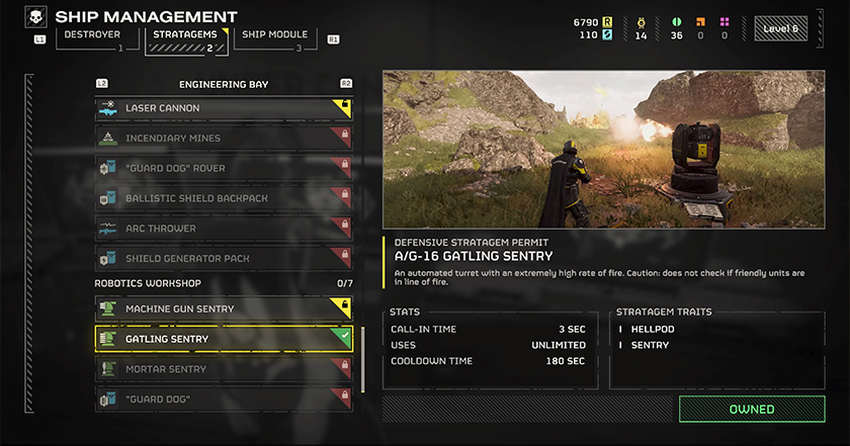The width and height of the screenshot is (850, 446).
Task: Click the Owned button
Action: 751,409
